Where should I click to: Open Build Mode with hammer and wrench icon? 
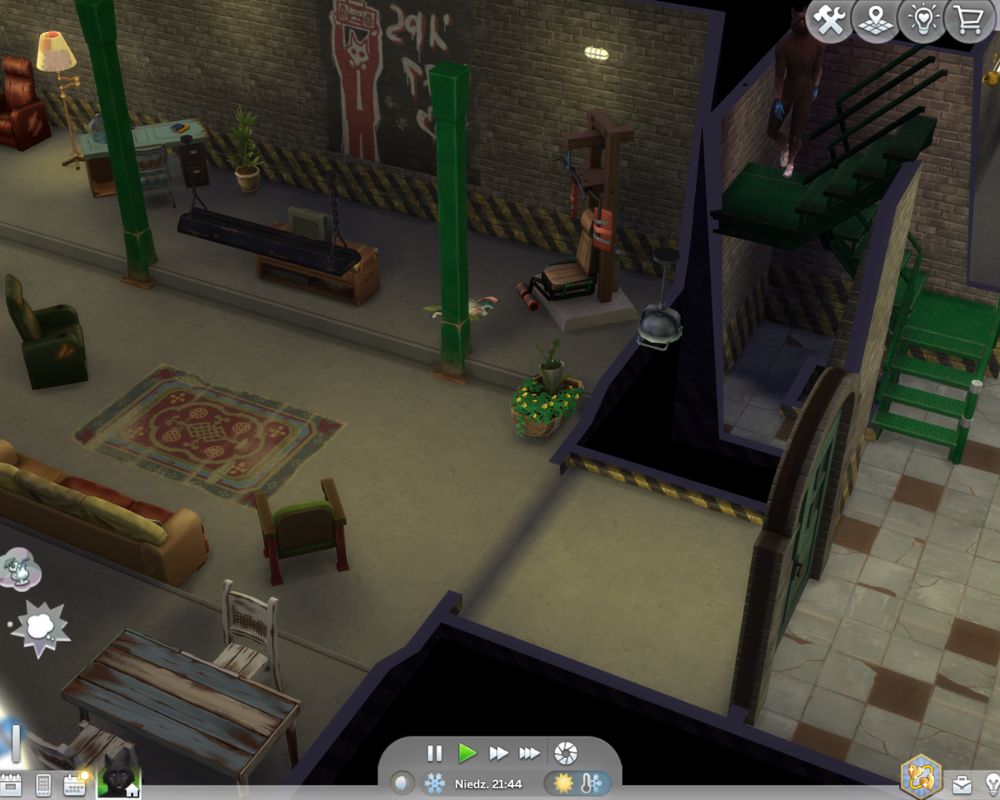(x=828, y=21)
